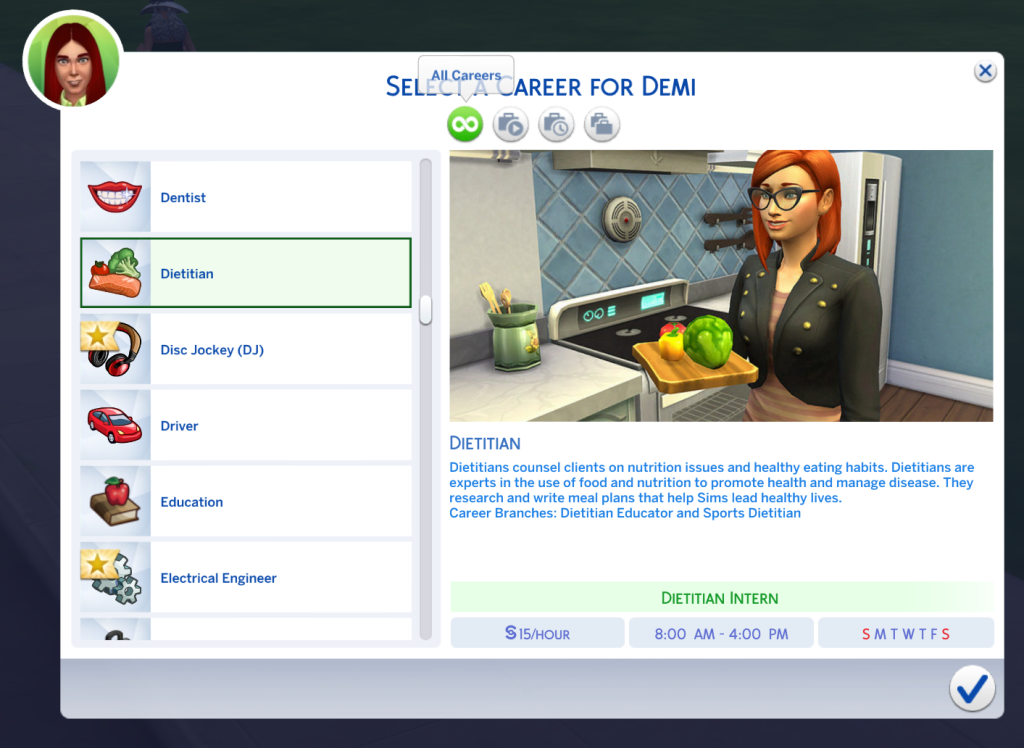
Task: Choose the Dietitian career entry
Action: (245, 273)
